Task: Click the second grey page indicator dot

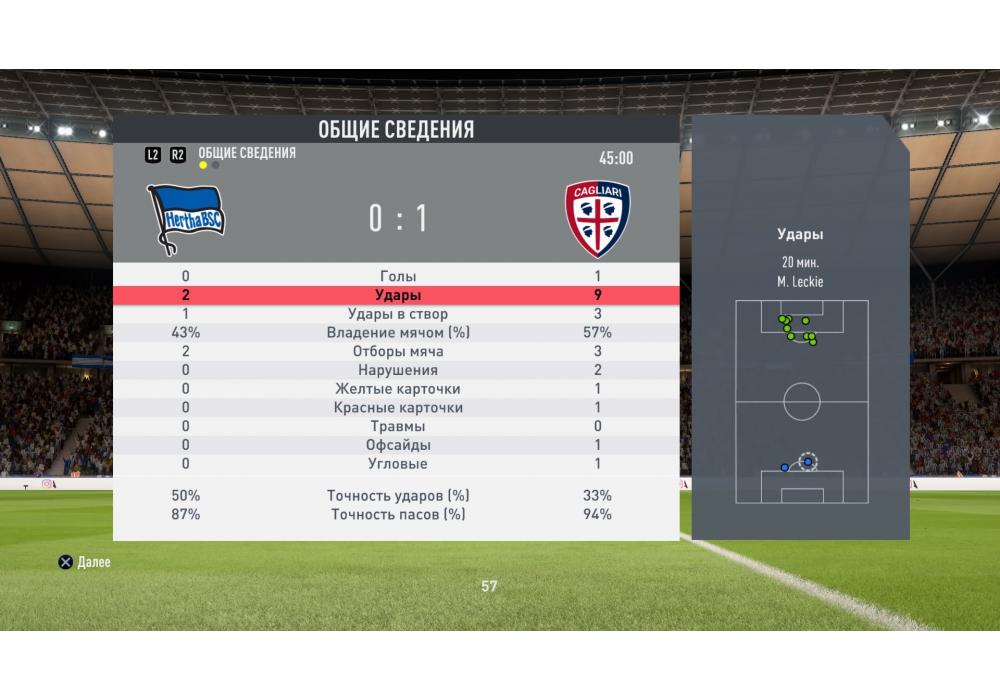Action: point(216,165)
